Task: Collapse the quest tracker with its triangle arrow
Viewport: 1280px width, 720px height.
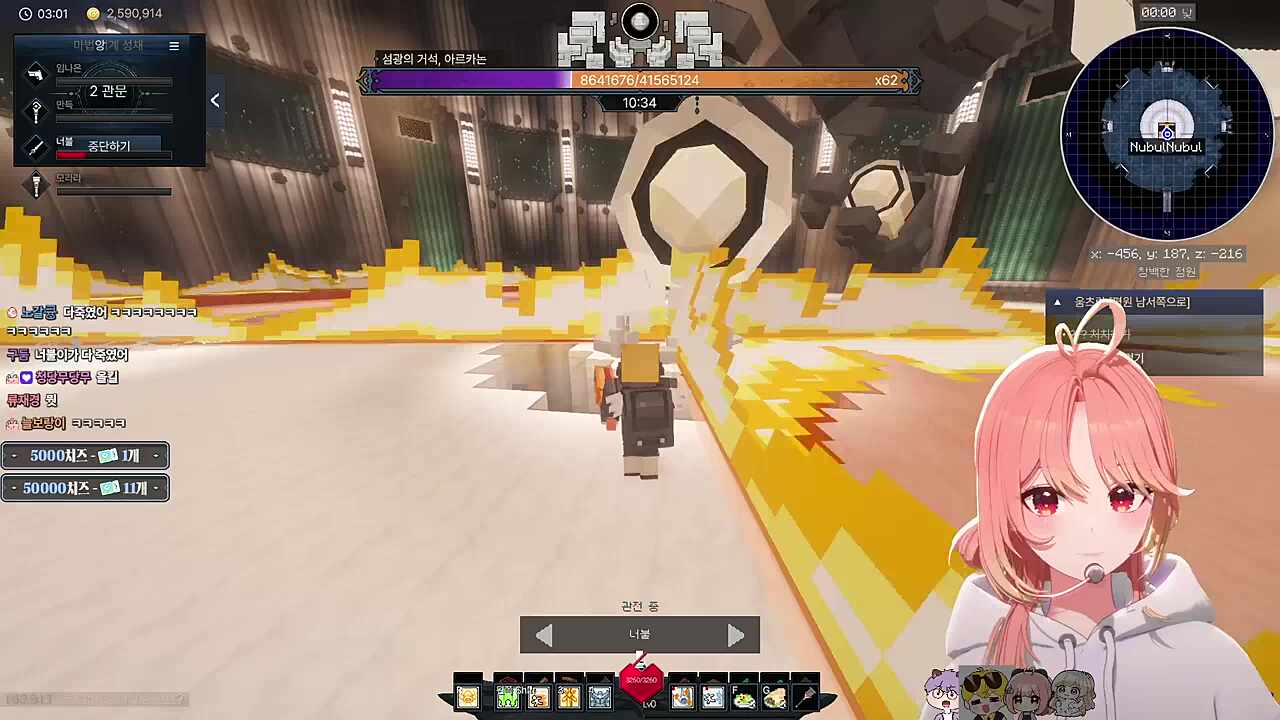Action: click(1057, 302)
